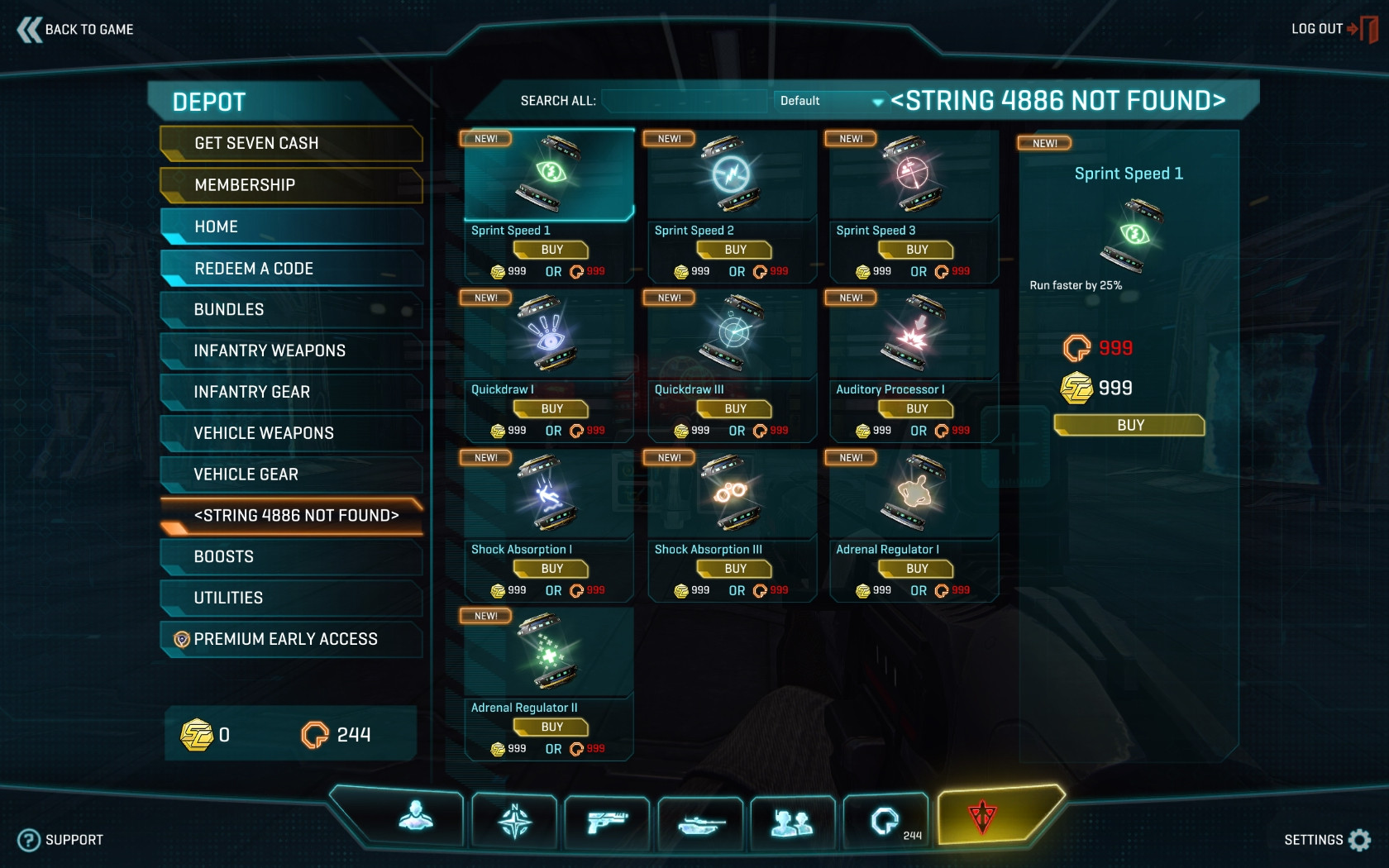This screenshot has width=1389, height=868.
Task: Open Settings with the gear icon
Action: click(1358, 840)
